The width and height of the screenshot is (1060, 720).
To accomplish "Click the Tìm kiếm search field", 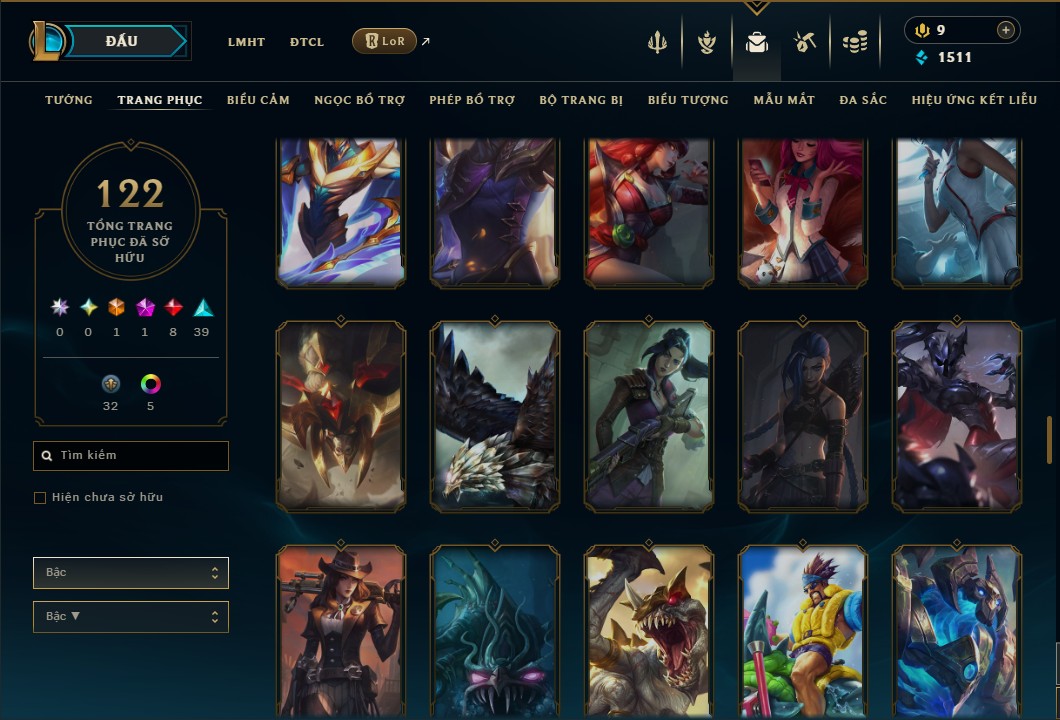I will tap(131, 456).
